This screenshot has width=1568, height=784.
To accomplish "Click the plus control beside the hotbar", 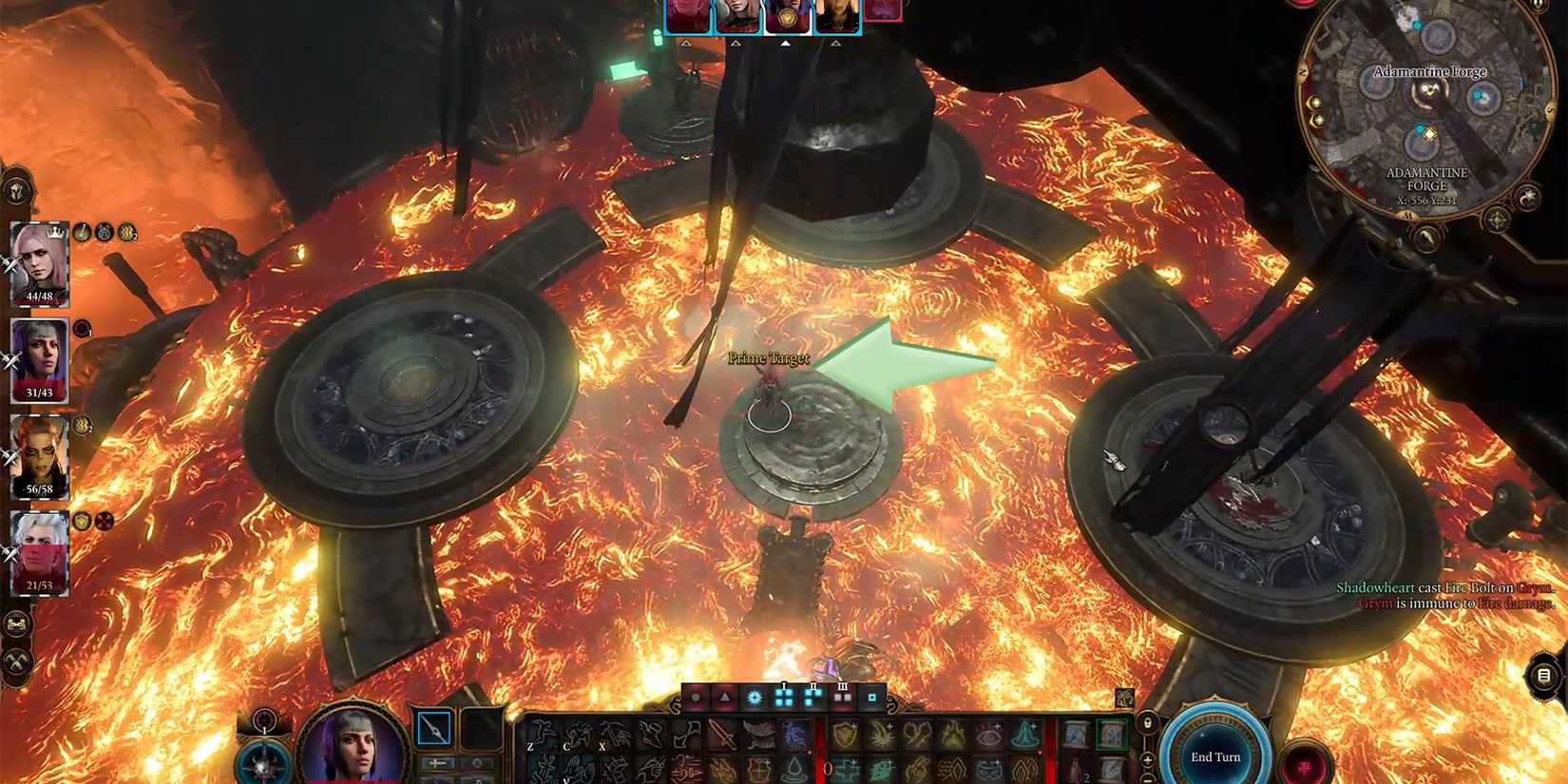I will click(1147, 759).
